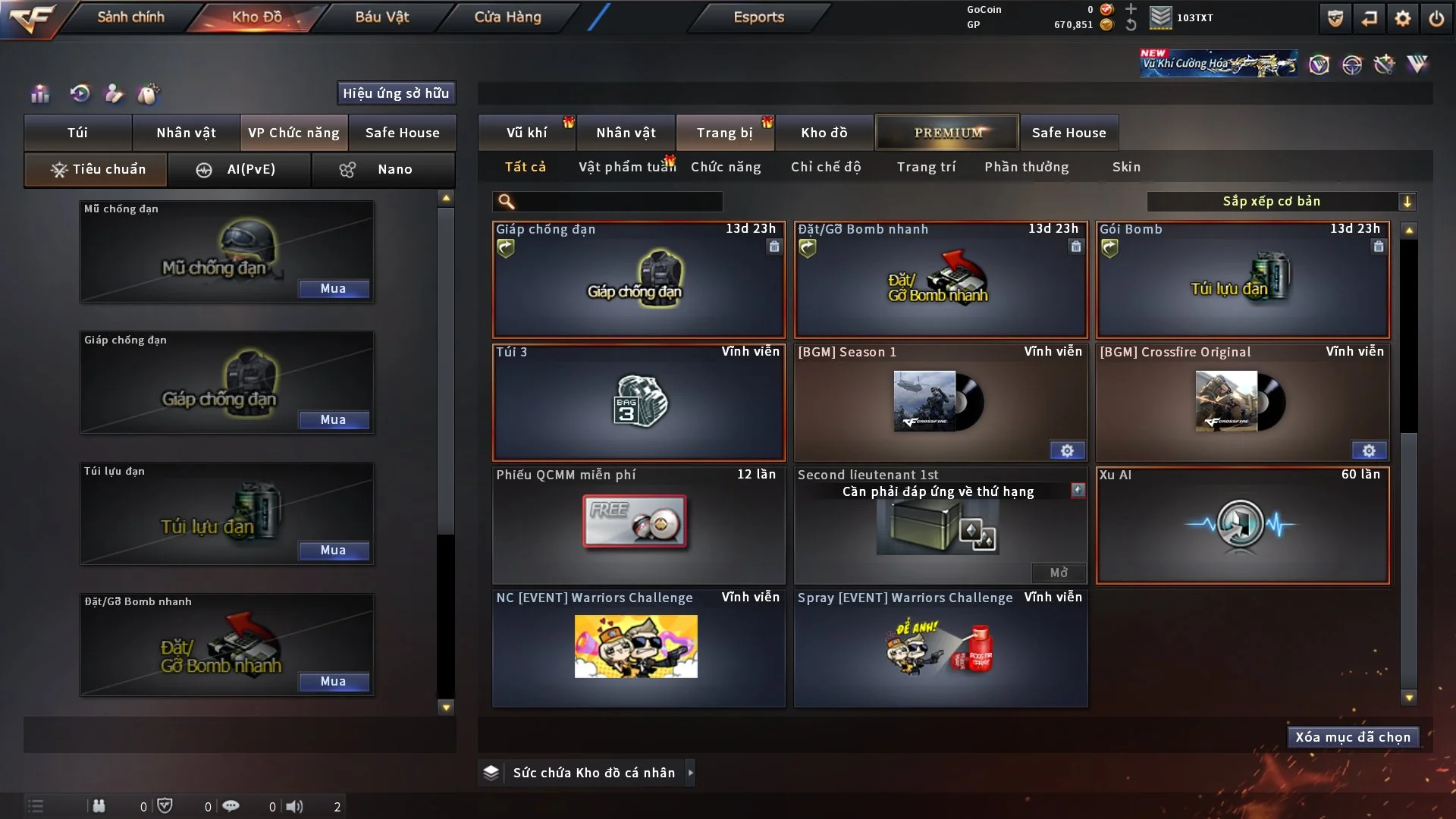The image size is (1456, 819).
Task: Select the Túi 3 bag item
Action: coord(639,403)
